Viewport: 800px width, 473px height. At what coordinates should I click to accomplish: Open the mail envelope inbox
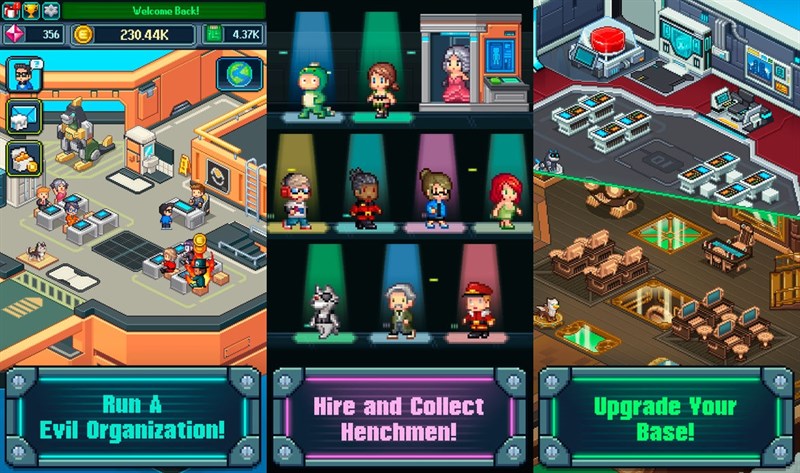tap(22, 117)
